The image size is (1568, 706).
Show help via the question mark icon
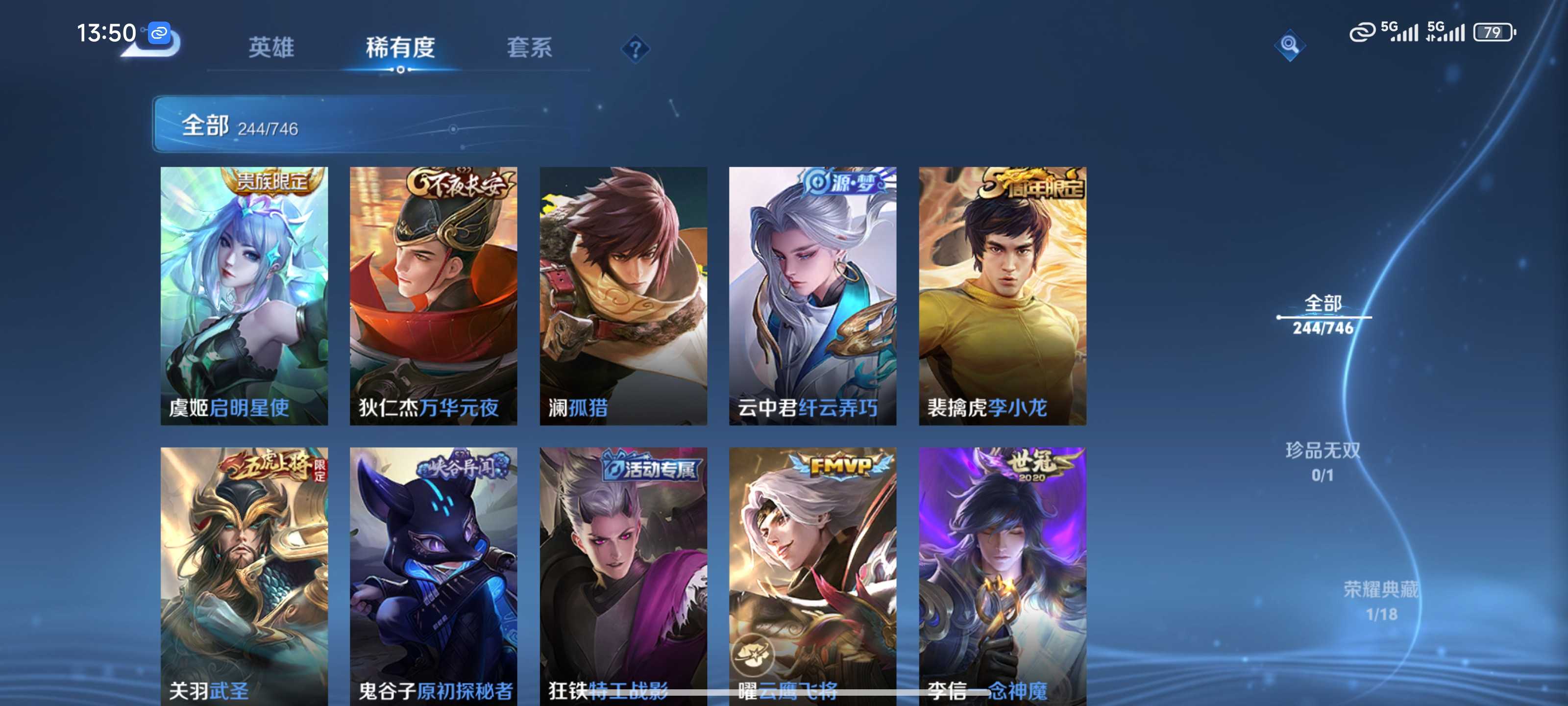pos(635,49)
